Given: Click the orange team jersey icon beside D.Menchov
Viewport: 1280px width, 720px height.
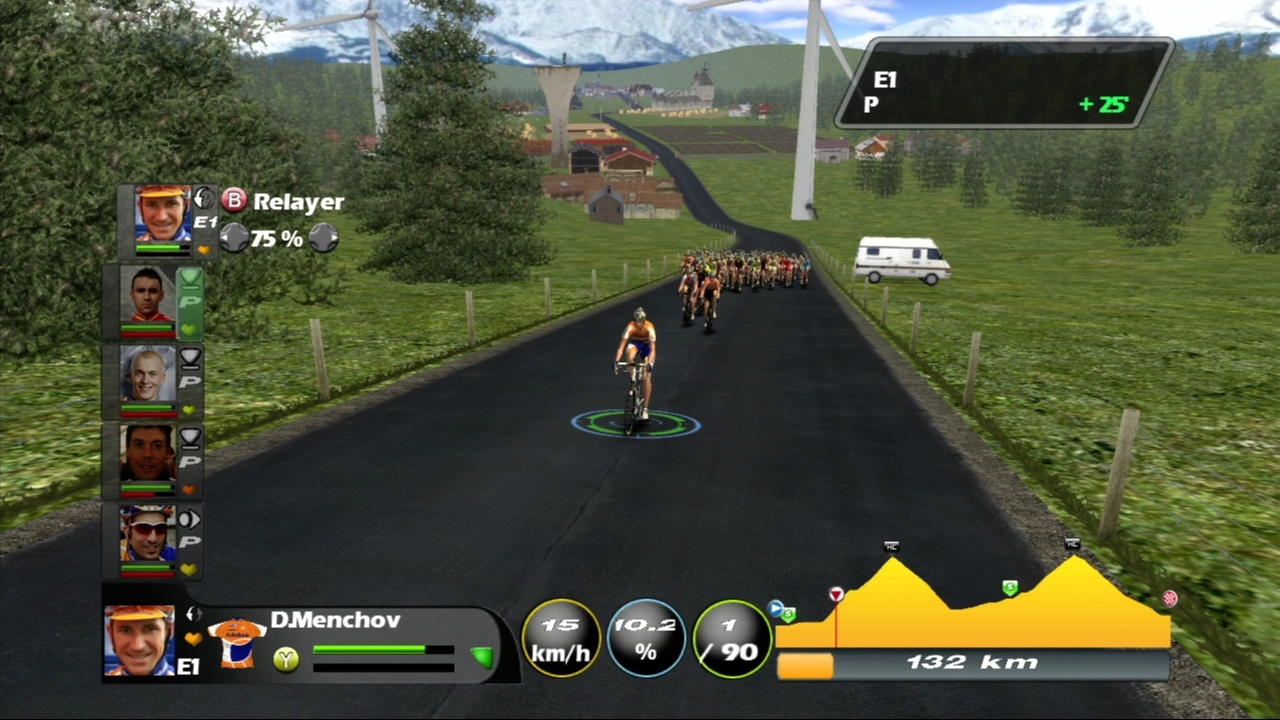Looking at the screenshot, I should [237, 642].
